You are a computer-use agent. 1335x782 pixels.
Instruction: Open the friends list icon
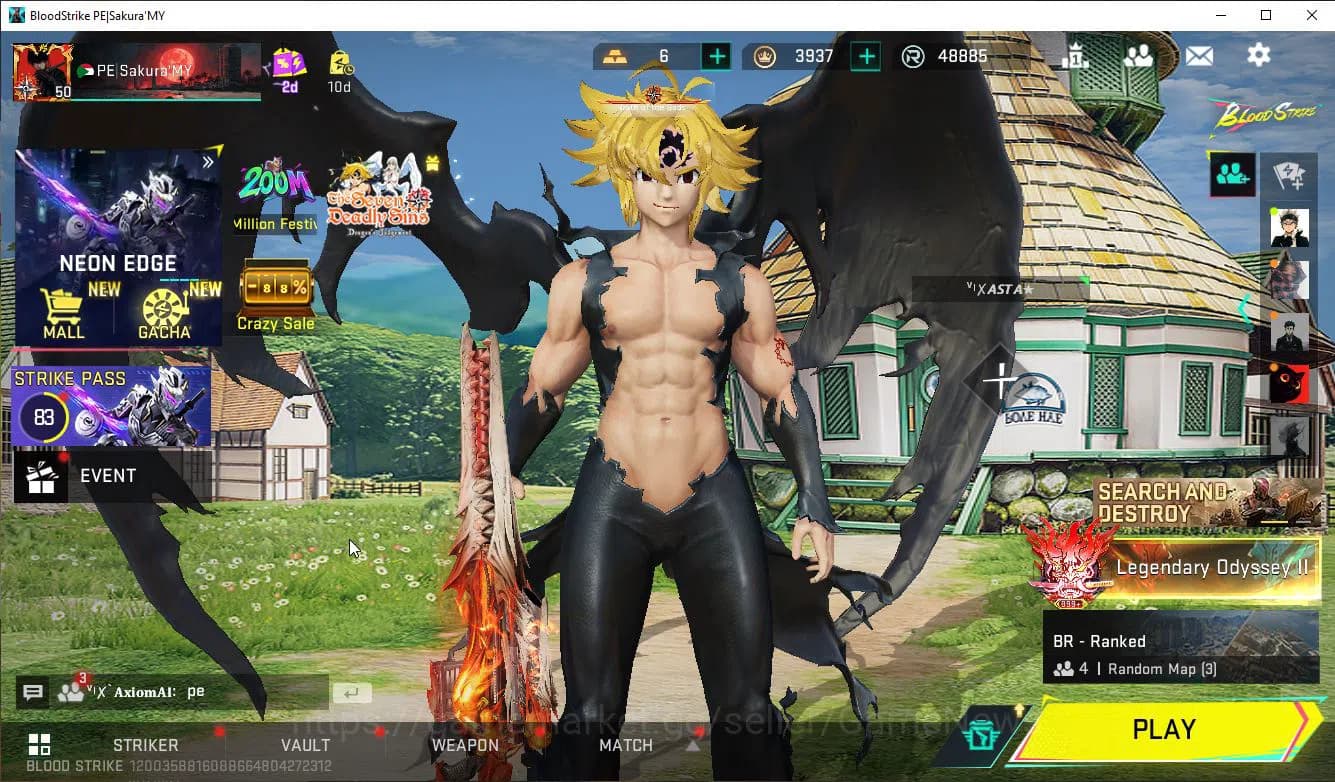pyautogui.click(x=1138, y=56)
